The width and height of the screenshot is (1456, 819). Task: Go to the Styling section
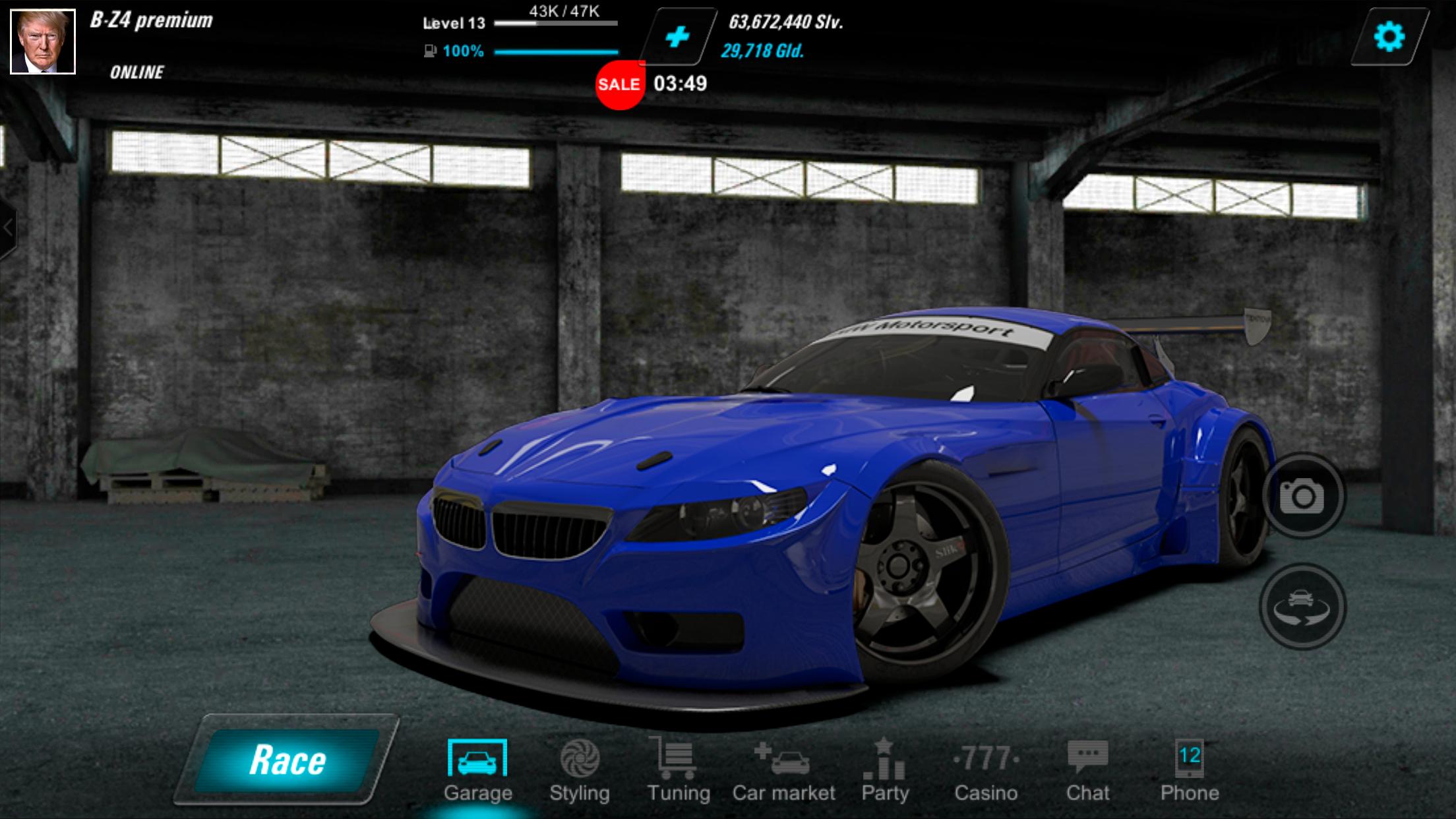coord(580,770)
